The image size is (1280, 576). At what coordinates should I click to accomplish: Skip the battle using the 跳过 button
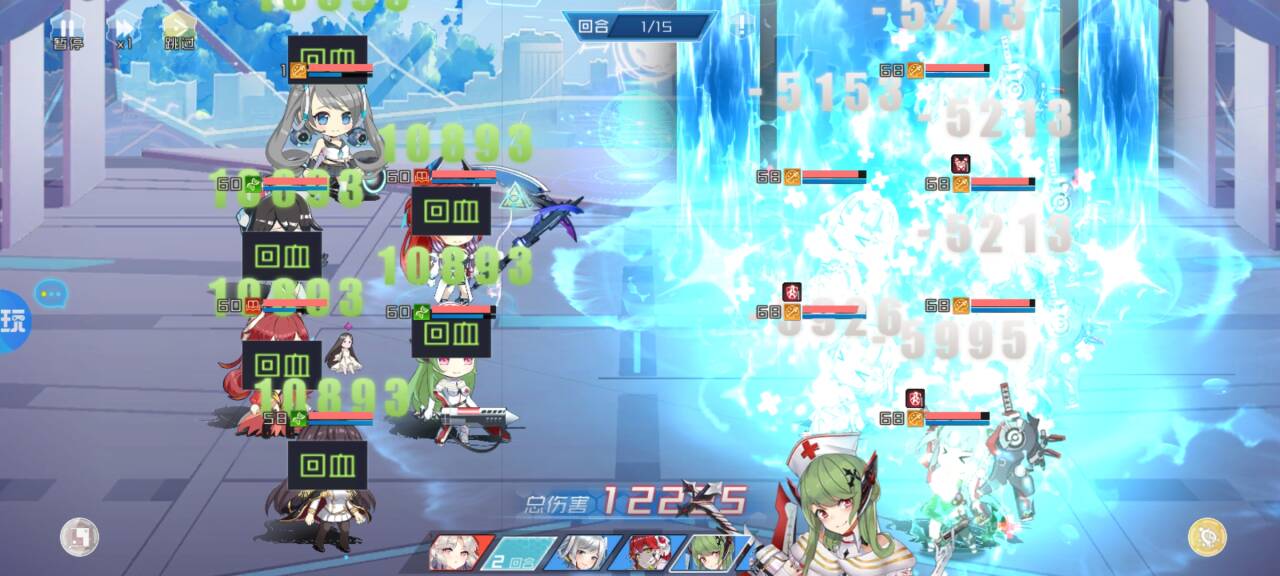point(180,31)
